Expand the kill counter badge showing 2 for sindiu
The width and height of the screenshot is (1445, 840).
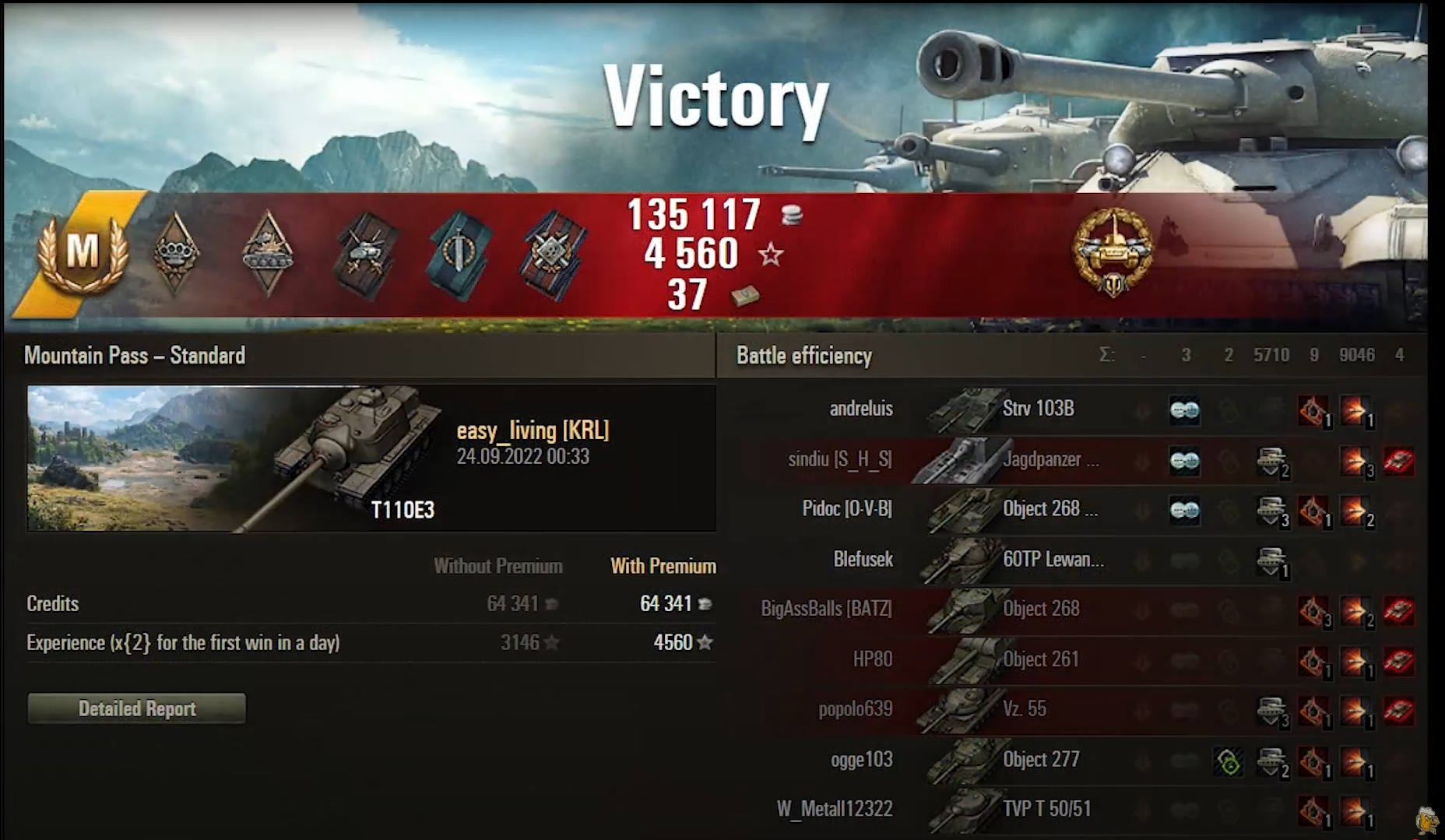pos(1272,462)
